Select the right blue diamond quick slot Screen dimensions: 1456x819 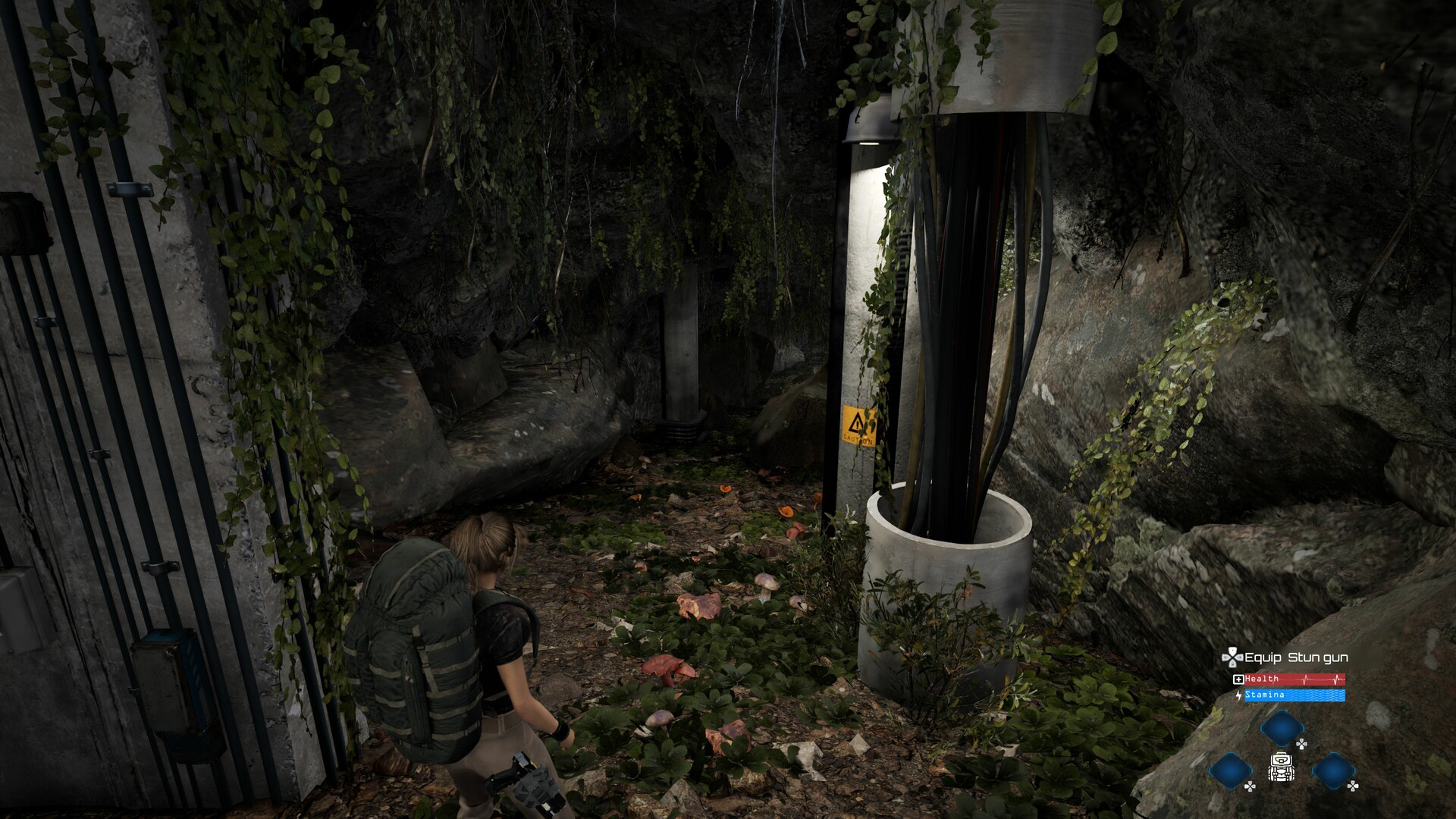click(x=1334, y=771)
